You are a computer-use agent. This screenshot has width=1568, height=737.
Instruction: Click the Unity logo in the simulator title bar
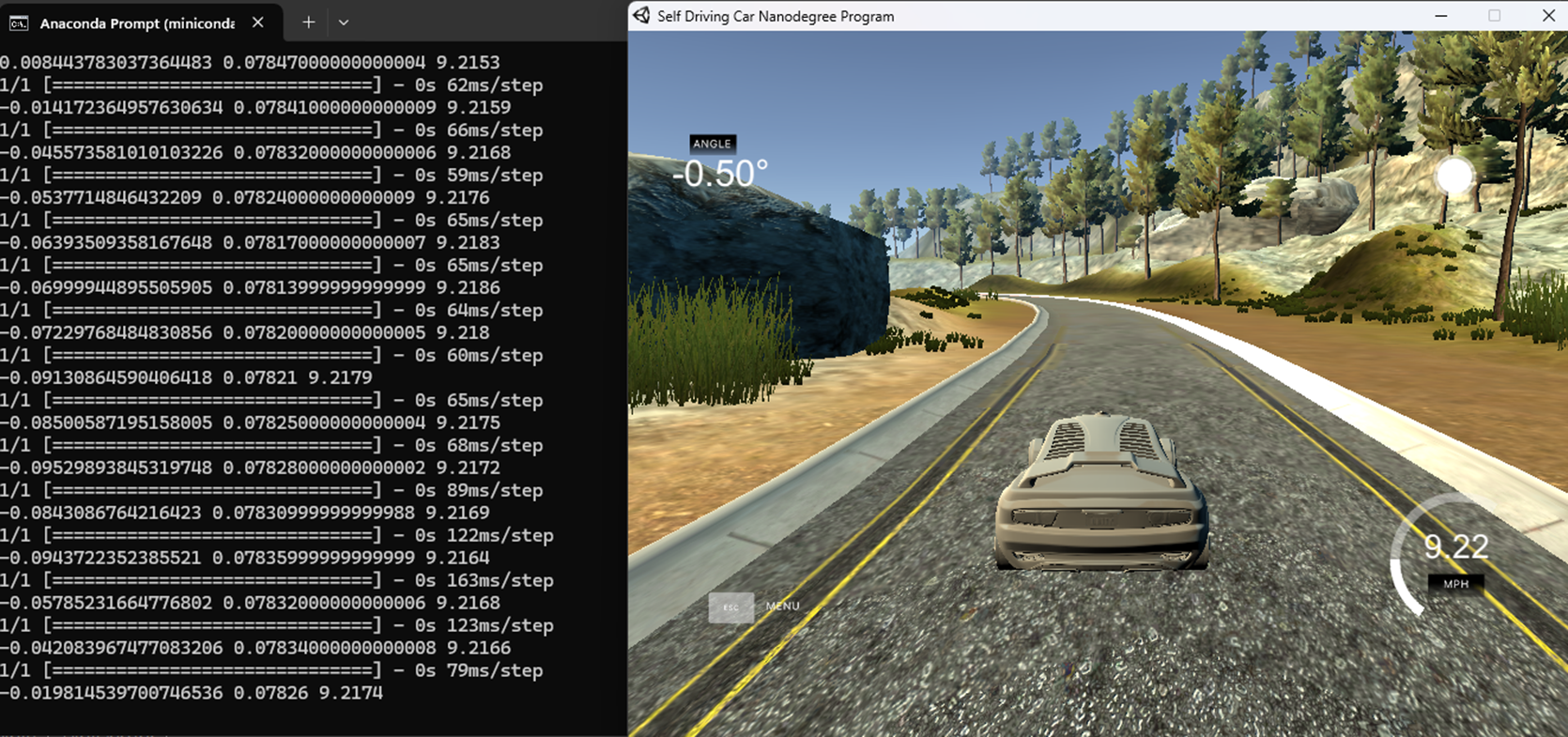[x=641, y=15]
